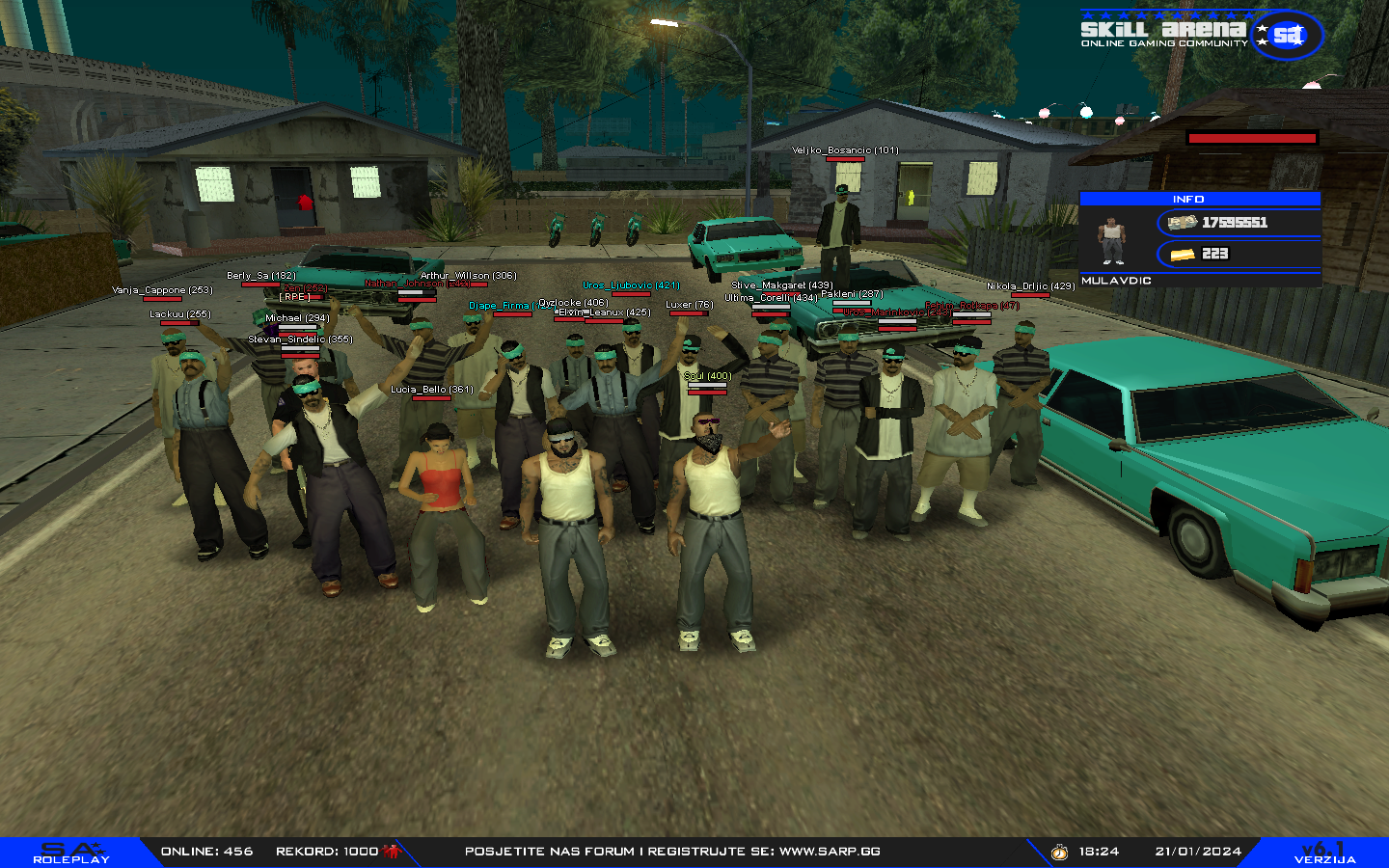
Task: Click the gold bar icon
Action: pos(1183,255)
